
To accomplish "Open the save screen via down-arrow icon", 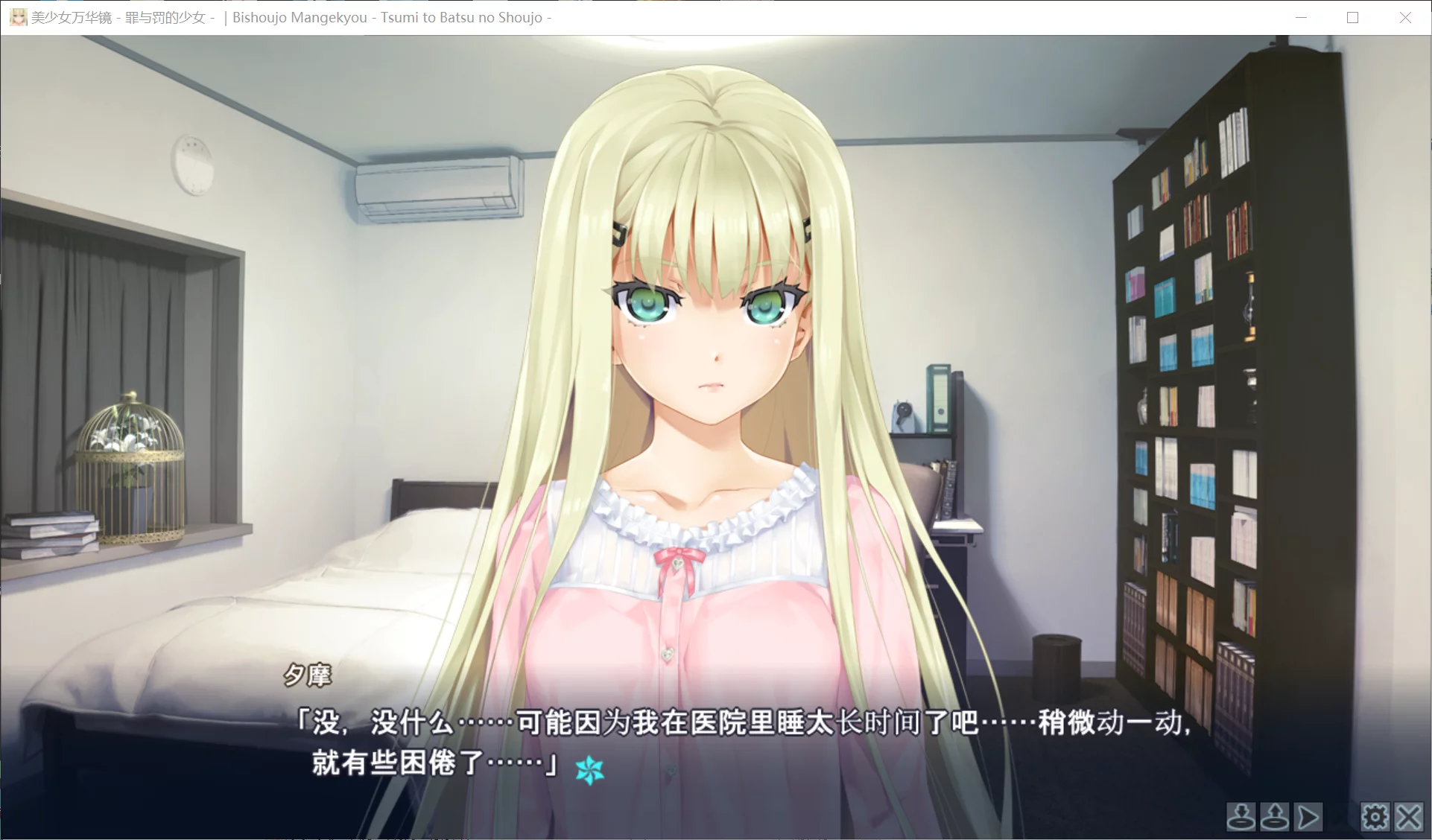I will click(1241, 817).
